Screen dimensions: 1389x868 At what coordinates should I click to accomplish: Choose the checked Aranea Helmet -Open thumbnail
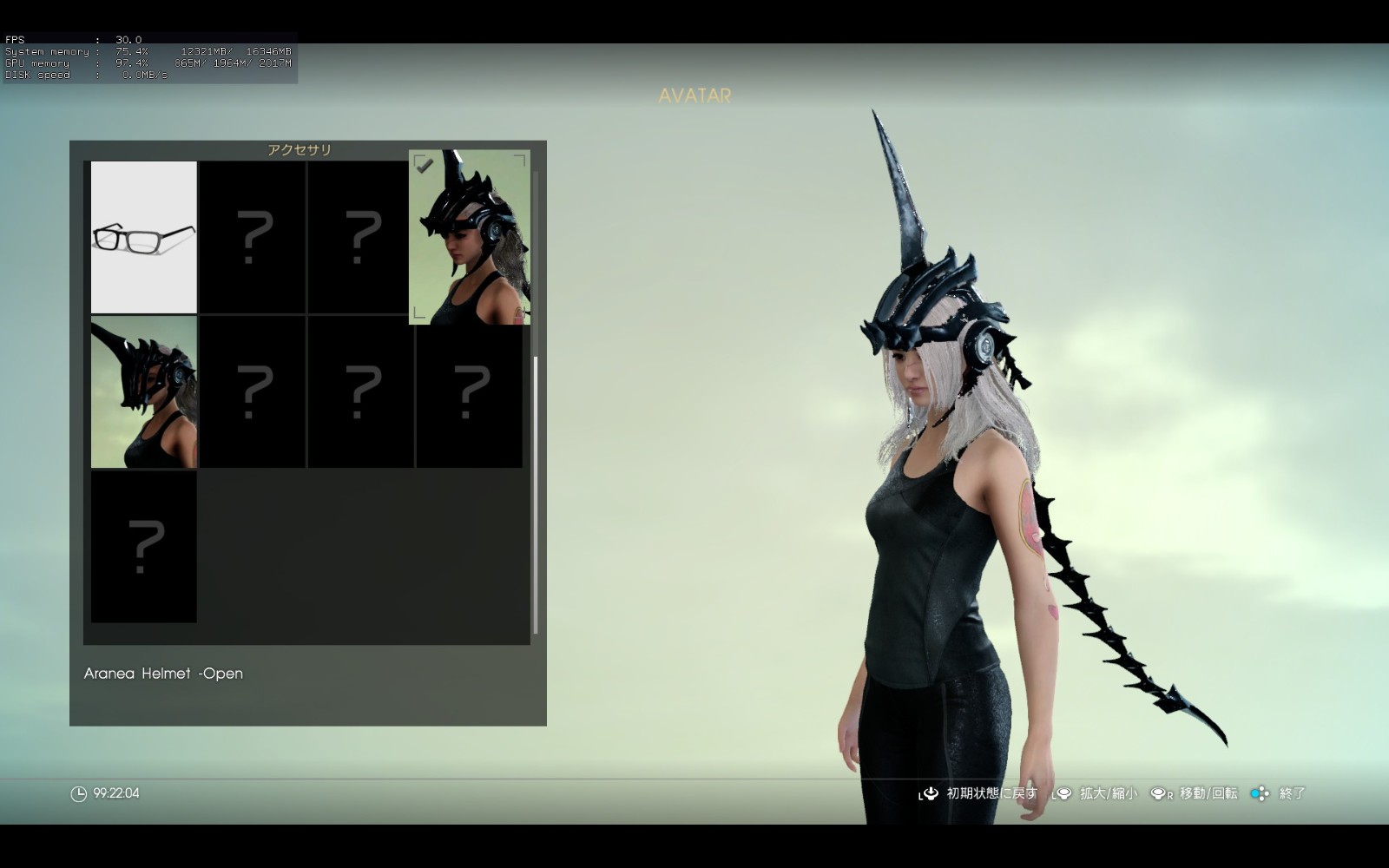tap(470, 237)
